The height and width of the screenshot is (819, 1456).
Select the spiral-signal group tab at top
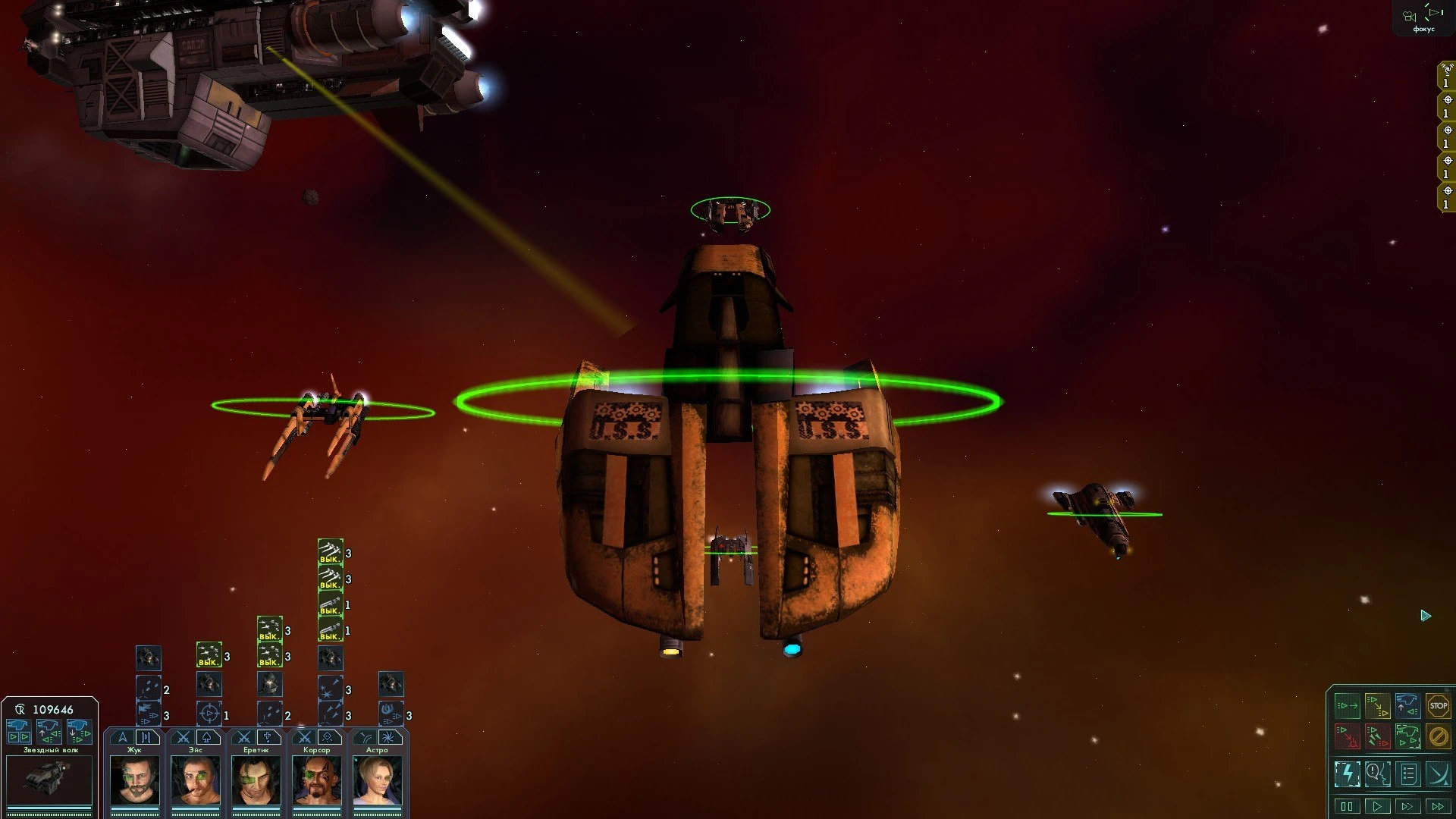(1447, 75)
